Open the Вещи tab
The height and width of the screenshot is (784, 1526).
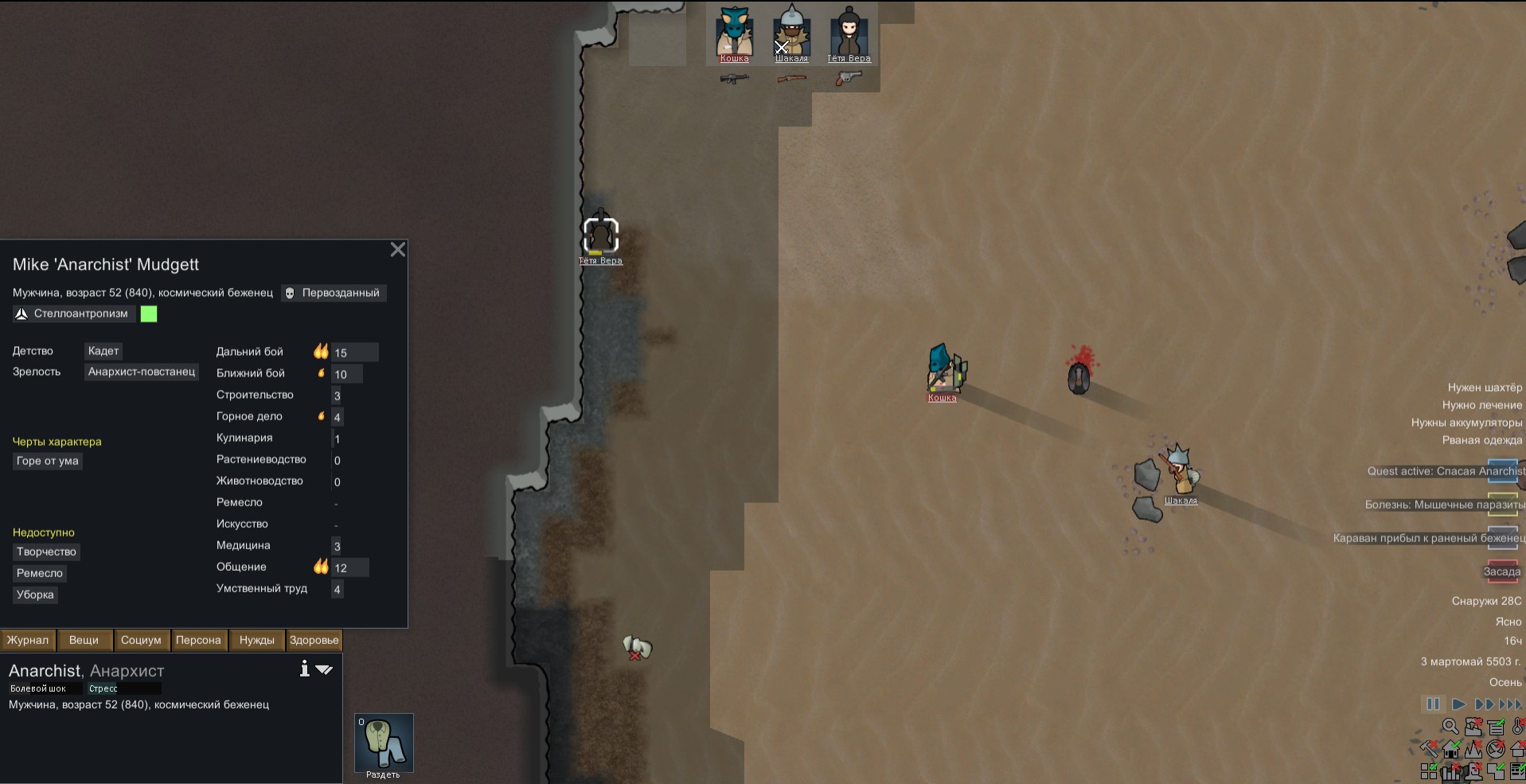[x=84, y=640]
